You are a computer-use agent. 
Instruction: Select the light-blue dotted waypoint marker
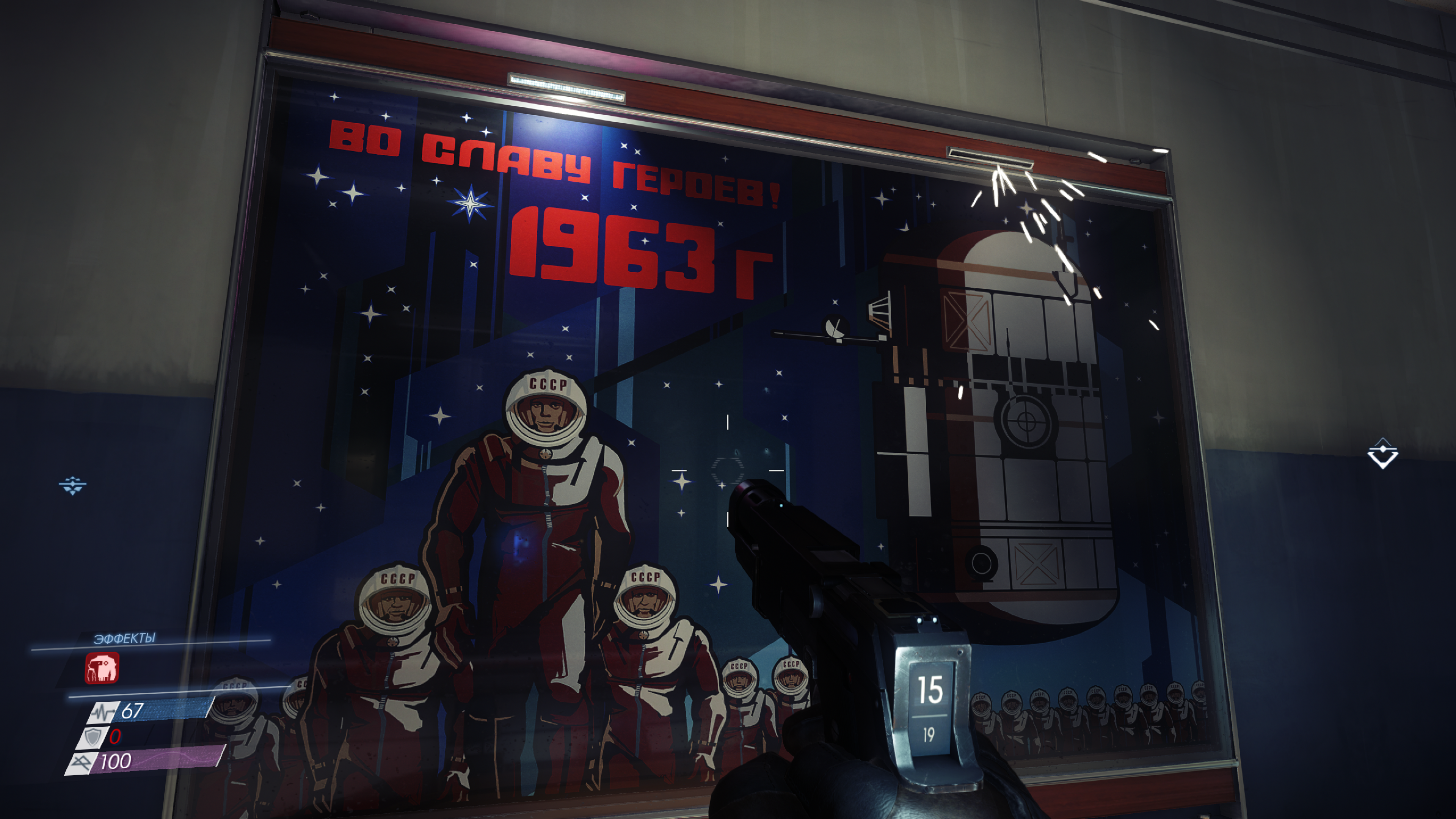[x=72, y=485]
